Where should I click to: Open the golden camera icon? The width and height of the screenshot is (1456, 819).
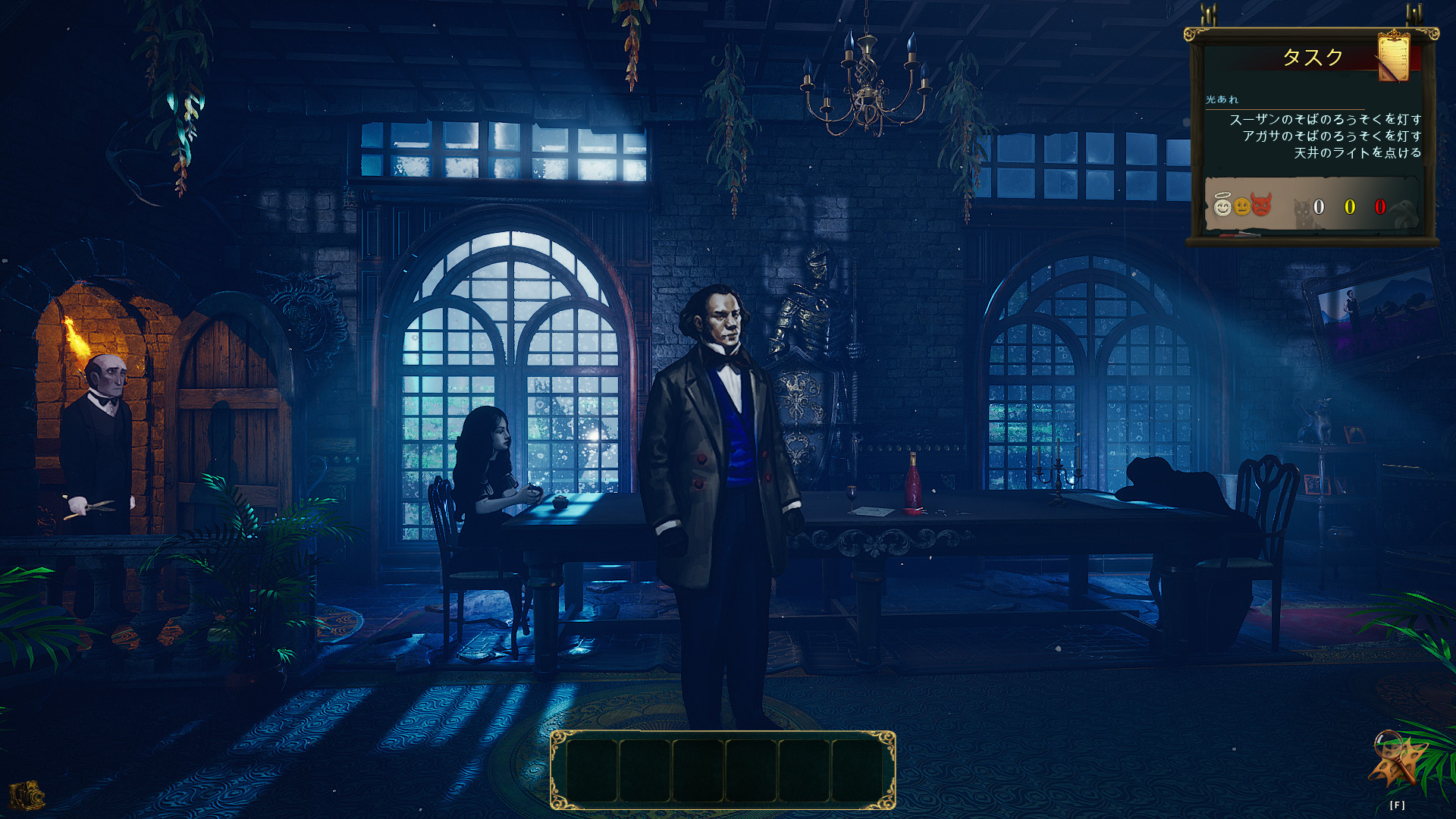click(x=27, y=795)
